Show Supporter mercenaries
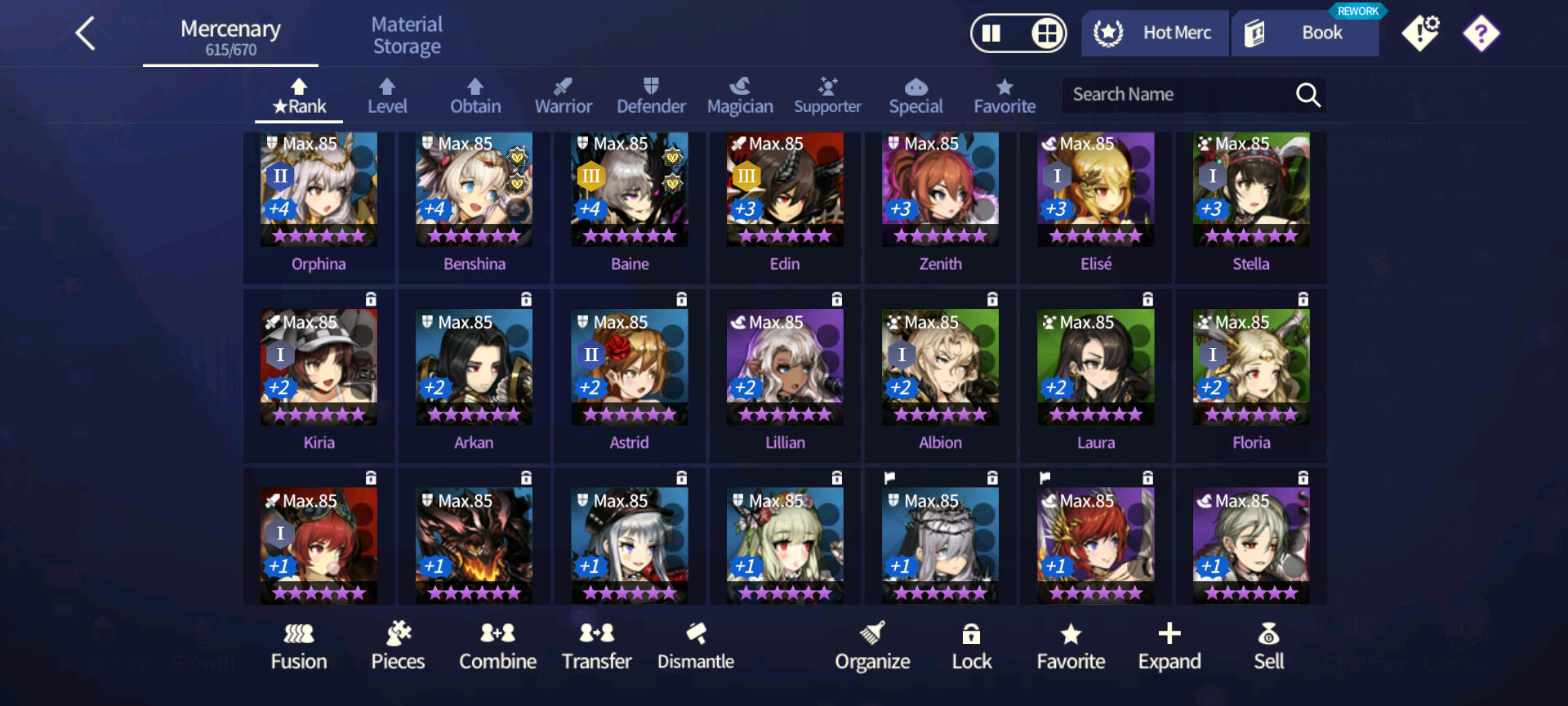The height and width of the screenshot is (706, 1568). point(827,96)
